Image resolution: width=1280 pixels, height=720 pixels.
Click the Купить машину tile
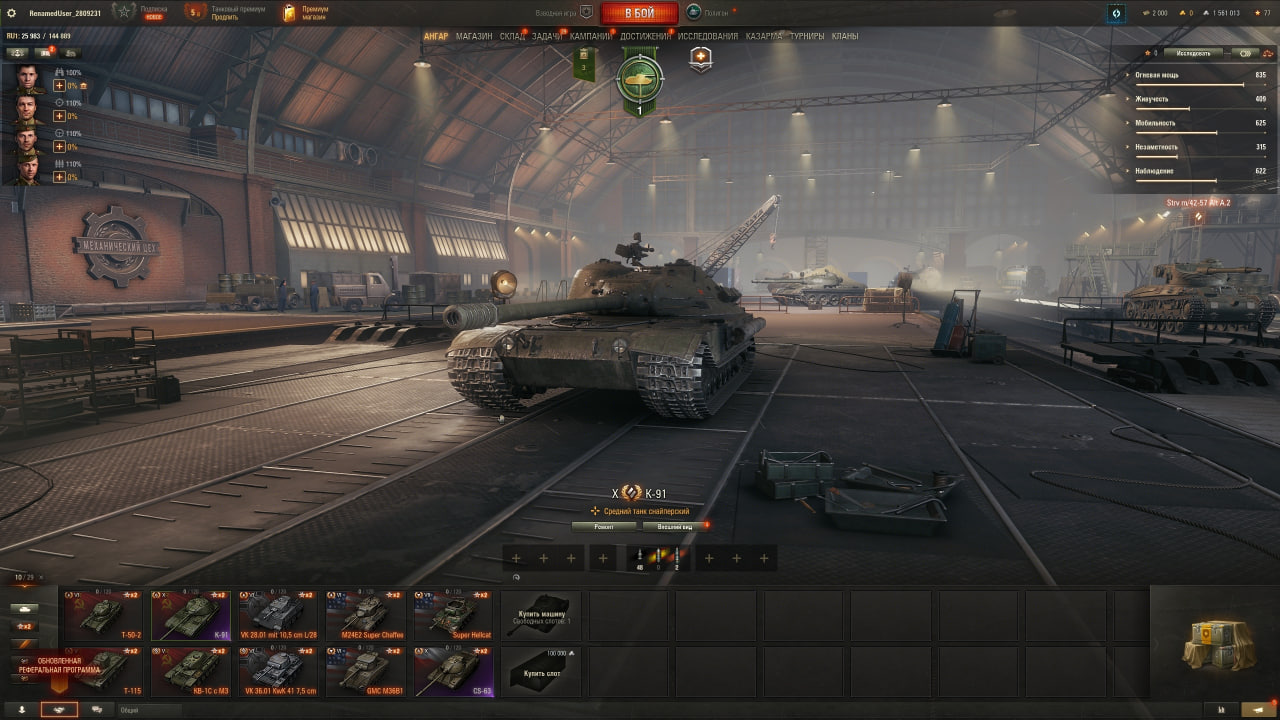541,616
